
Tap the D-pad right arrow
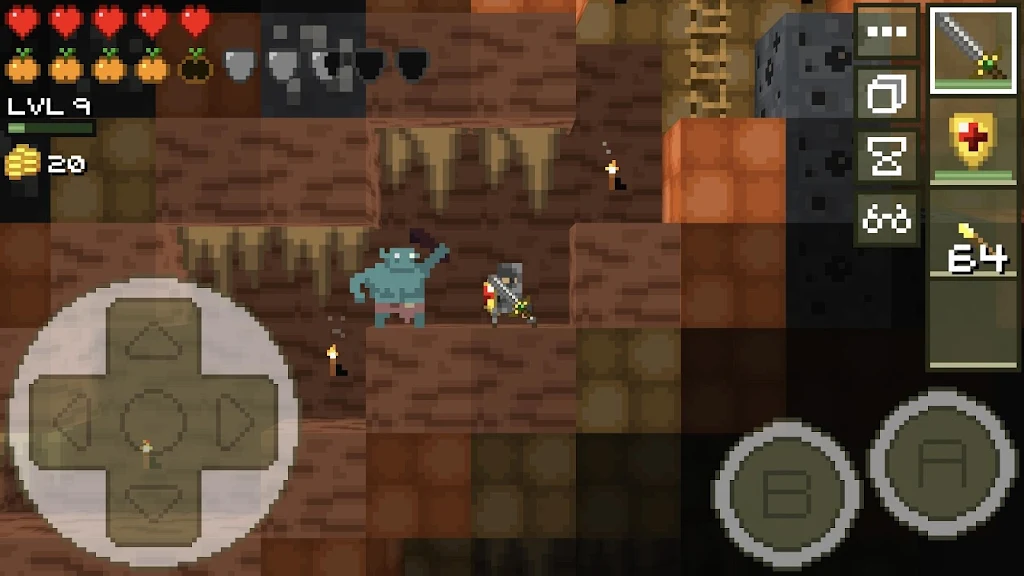click(235, 418)
